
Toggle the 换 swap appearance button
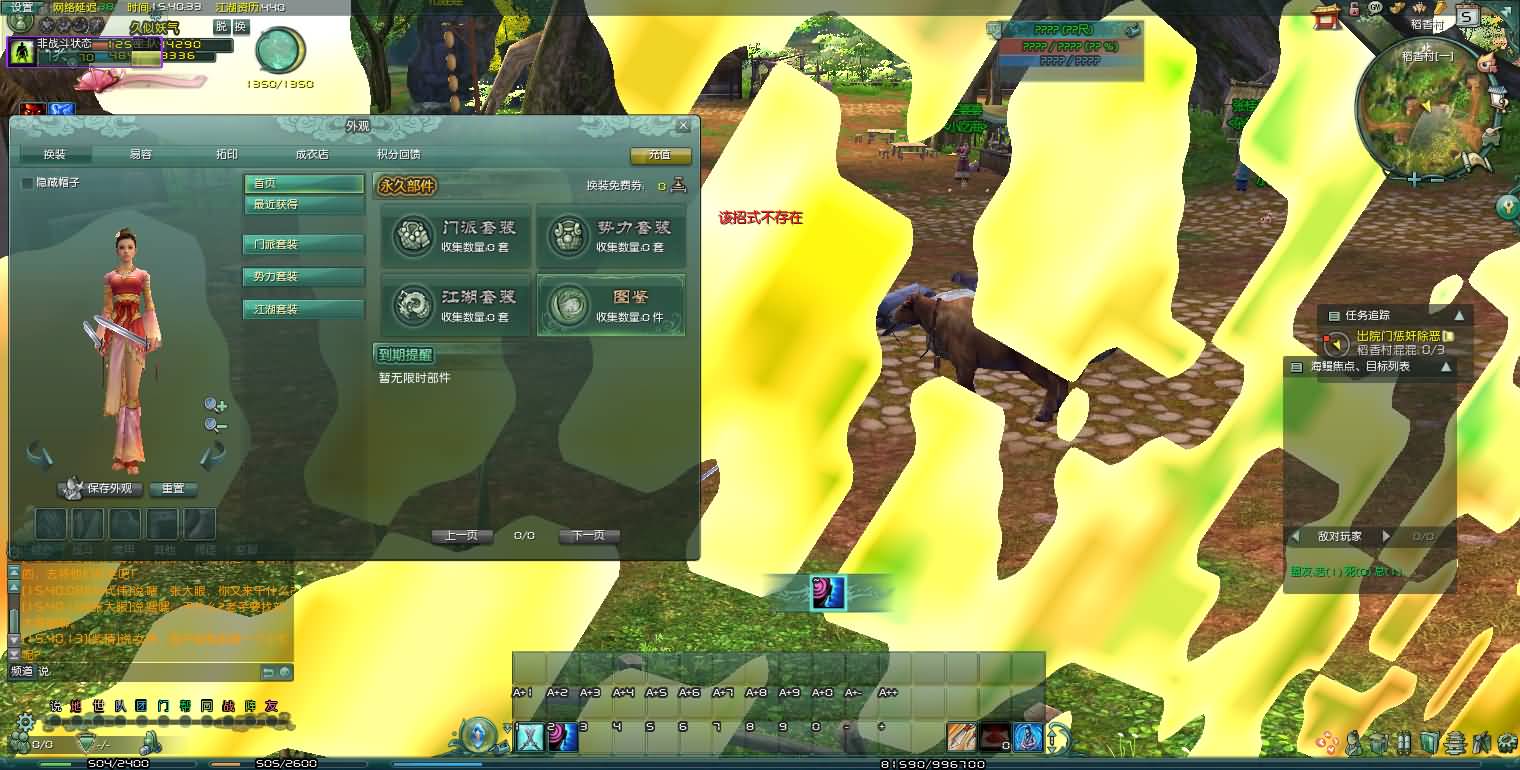point(240,27)
